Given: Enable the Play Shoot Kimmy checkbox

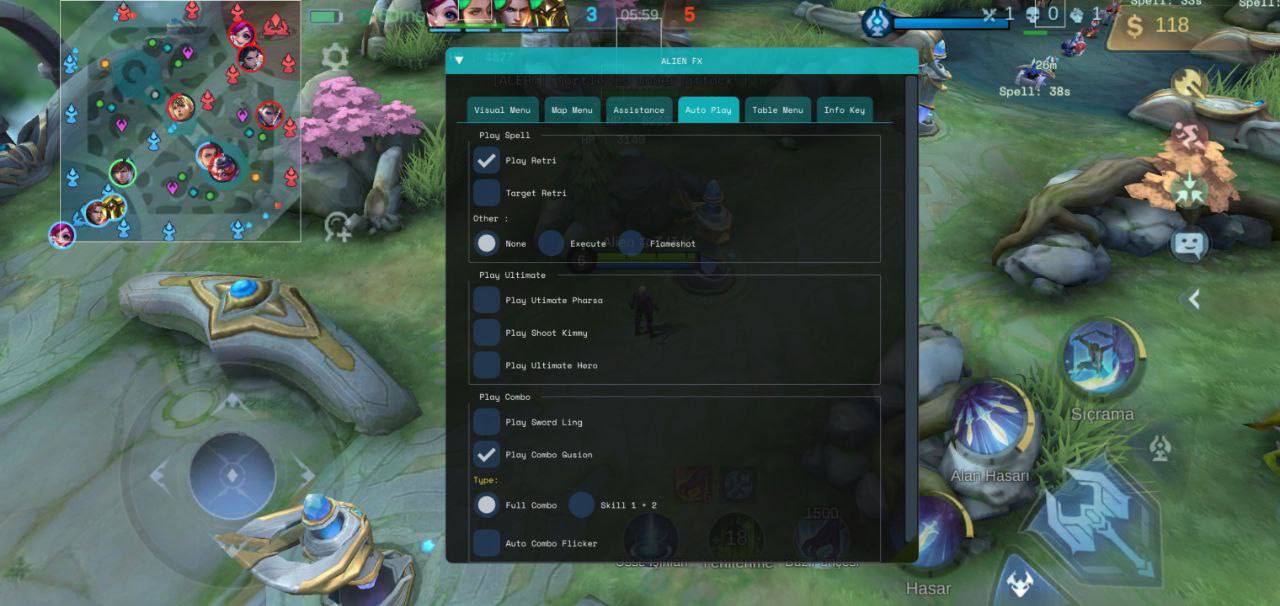Looking at the screenshot, I should tap(487, 333).
